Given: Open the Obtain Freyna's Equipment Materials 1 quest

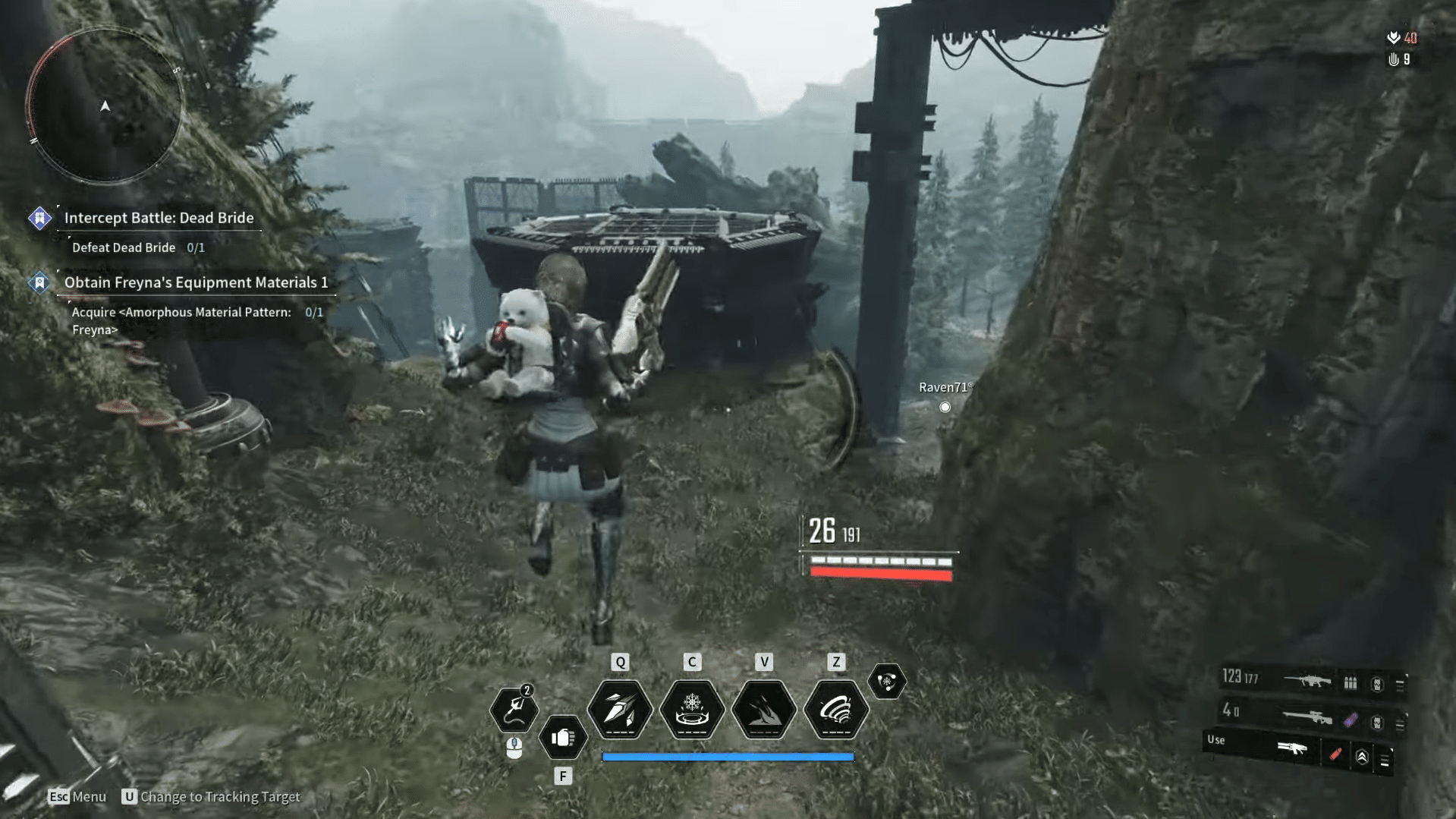Looking at the screenshot, I should coord(196,282).
